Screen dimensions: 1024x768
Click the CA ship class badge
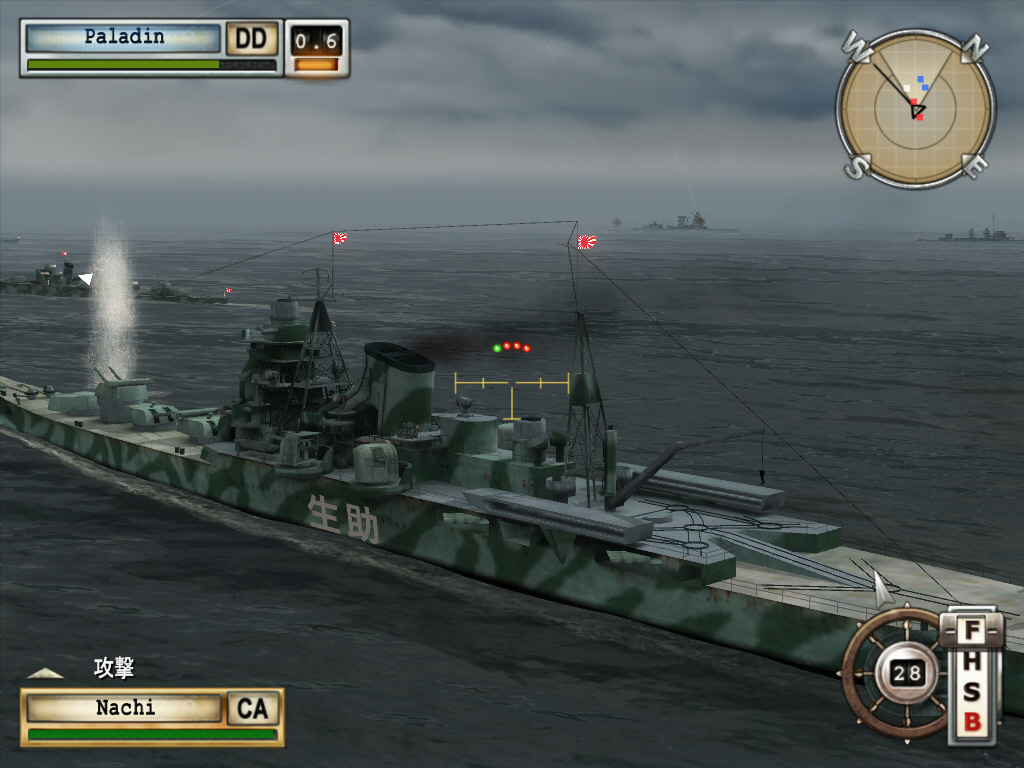(x=253, y=708)
